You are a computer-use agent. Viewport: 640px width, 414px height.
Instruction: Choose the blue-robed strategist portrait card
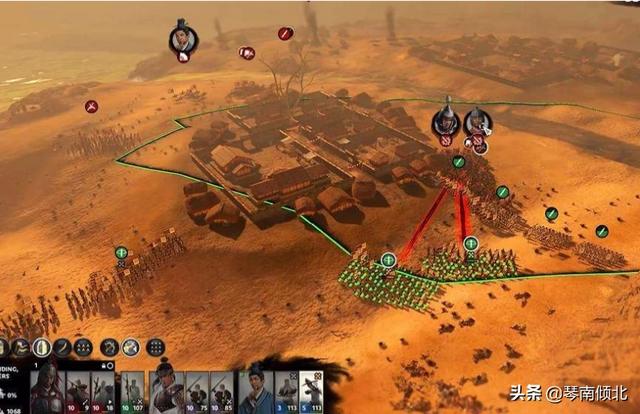point(256,390)
